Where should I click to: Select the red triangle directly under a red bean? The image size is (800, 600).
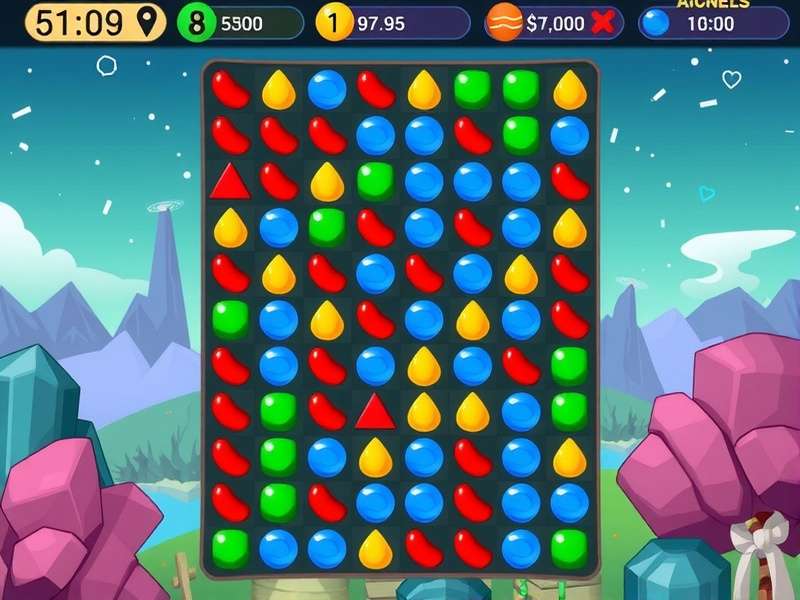pos(229,181)
